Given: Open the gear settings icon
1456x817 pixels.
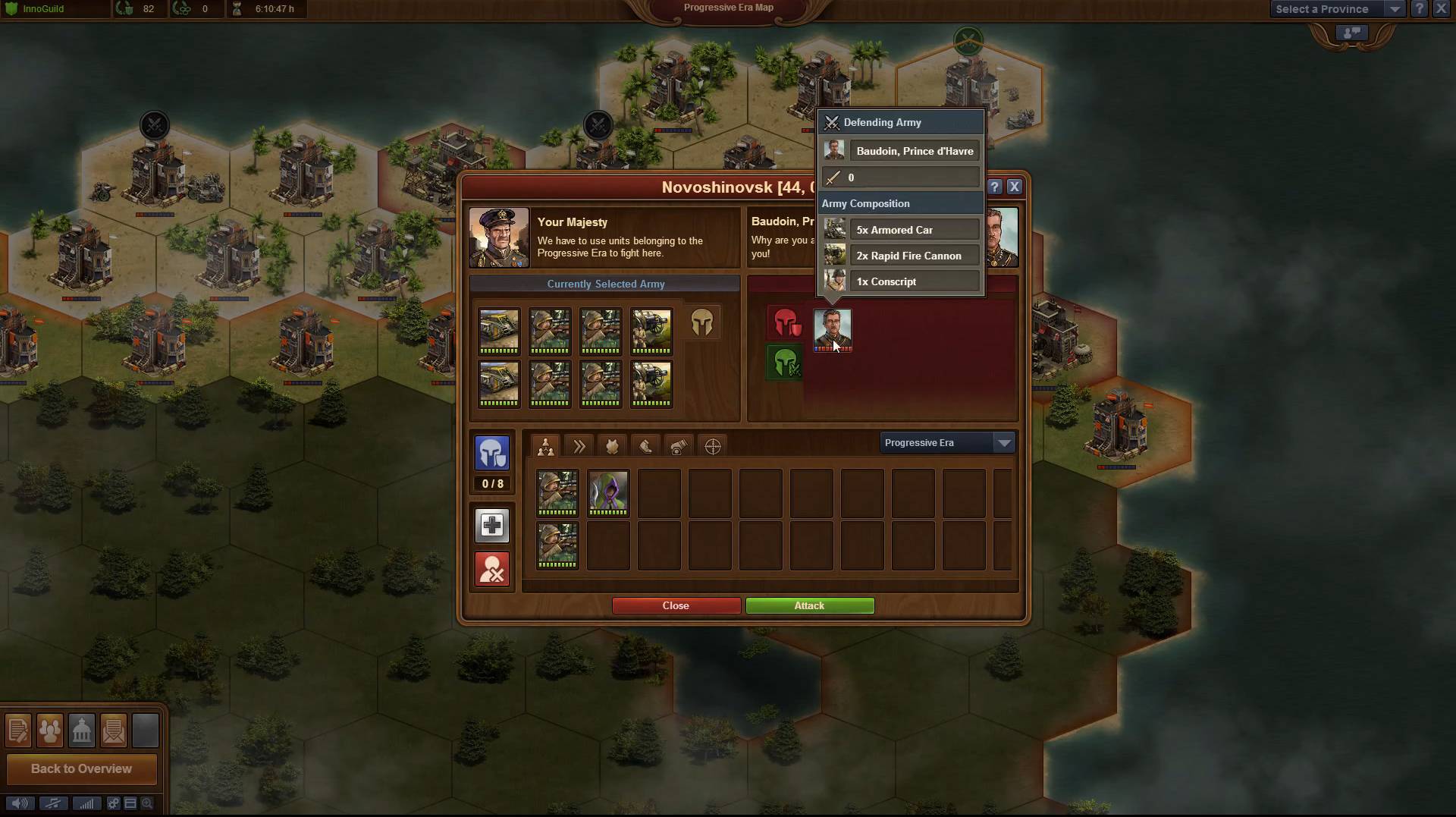Looking at the screenshot, I should pyautogui.click(x=113, y=803).
